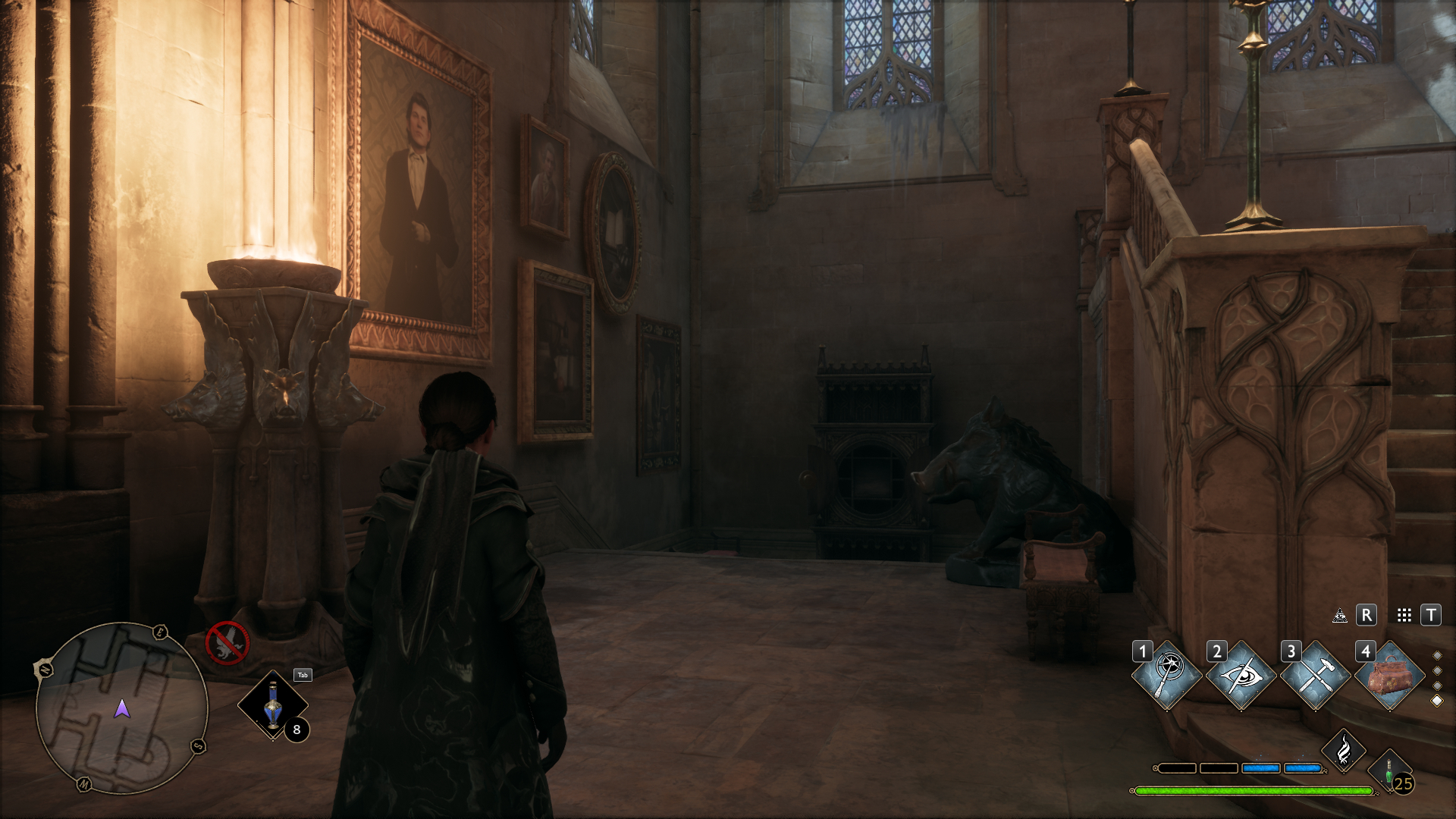Select the conjuring spell in slot 1
This screenshot has height=819, width=1456.
pyautogui.click(x=1166, y=675)
